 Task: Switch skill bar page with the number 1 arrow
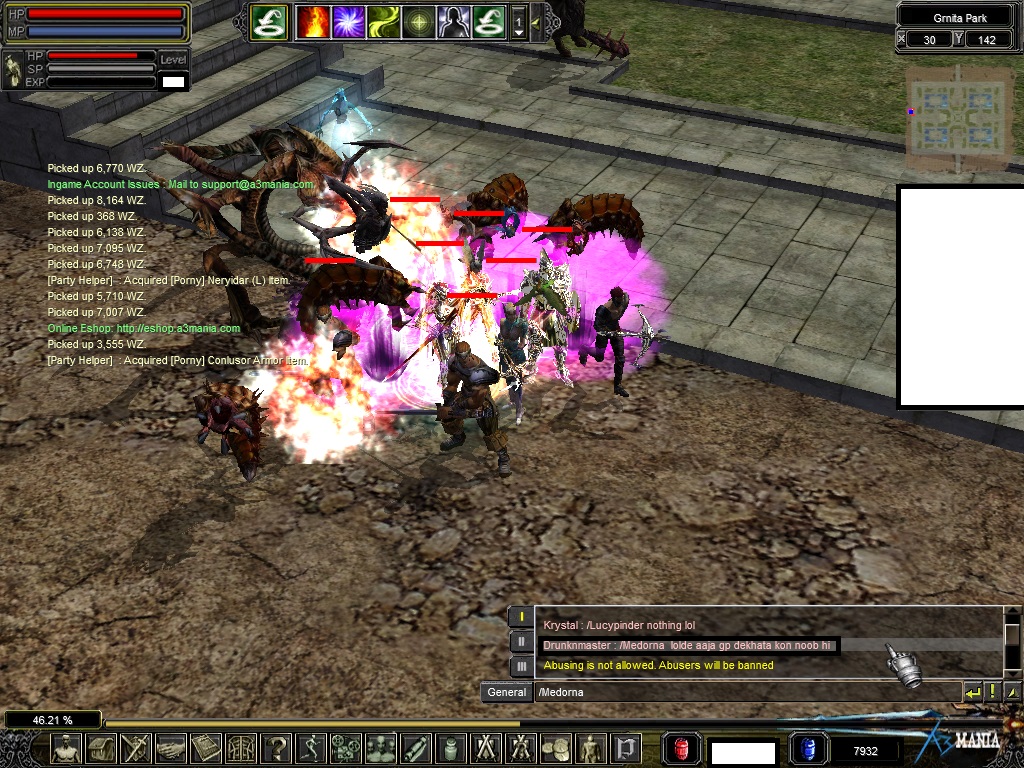pos(519,21)
